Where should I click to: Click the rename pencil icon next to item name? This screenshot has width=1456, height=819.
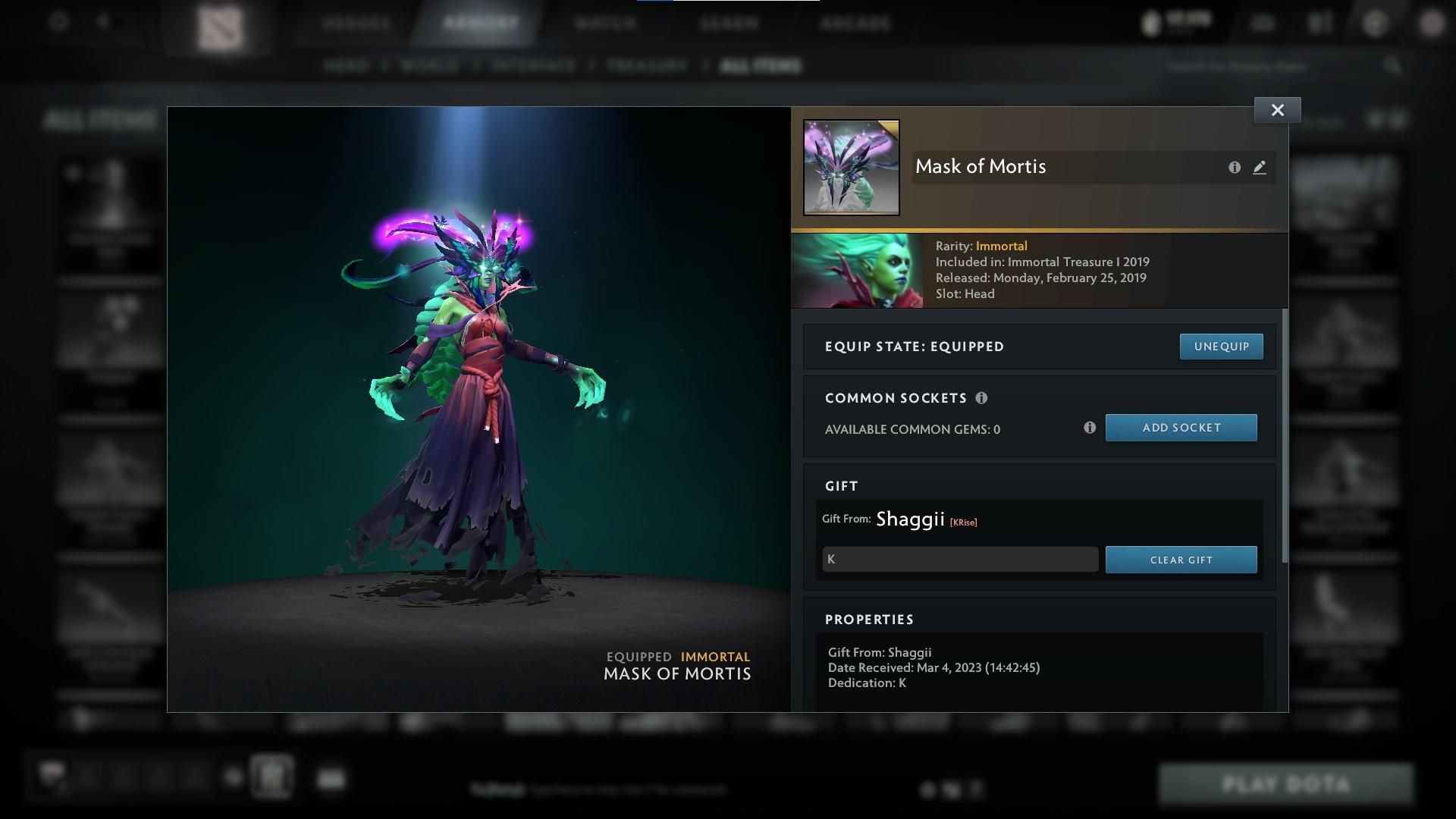click(1259, 168)
